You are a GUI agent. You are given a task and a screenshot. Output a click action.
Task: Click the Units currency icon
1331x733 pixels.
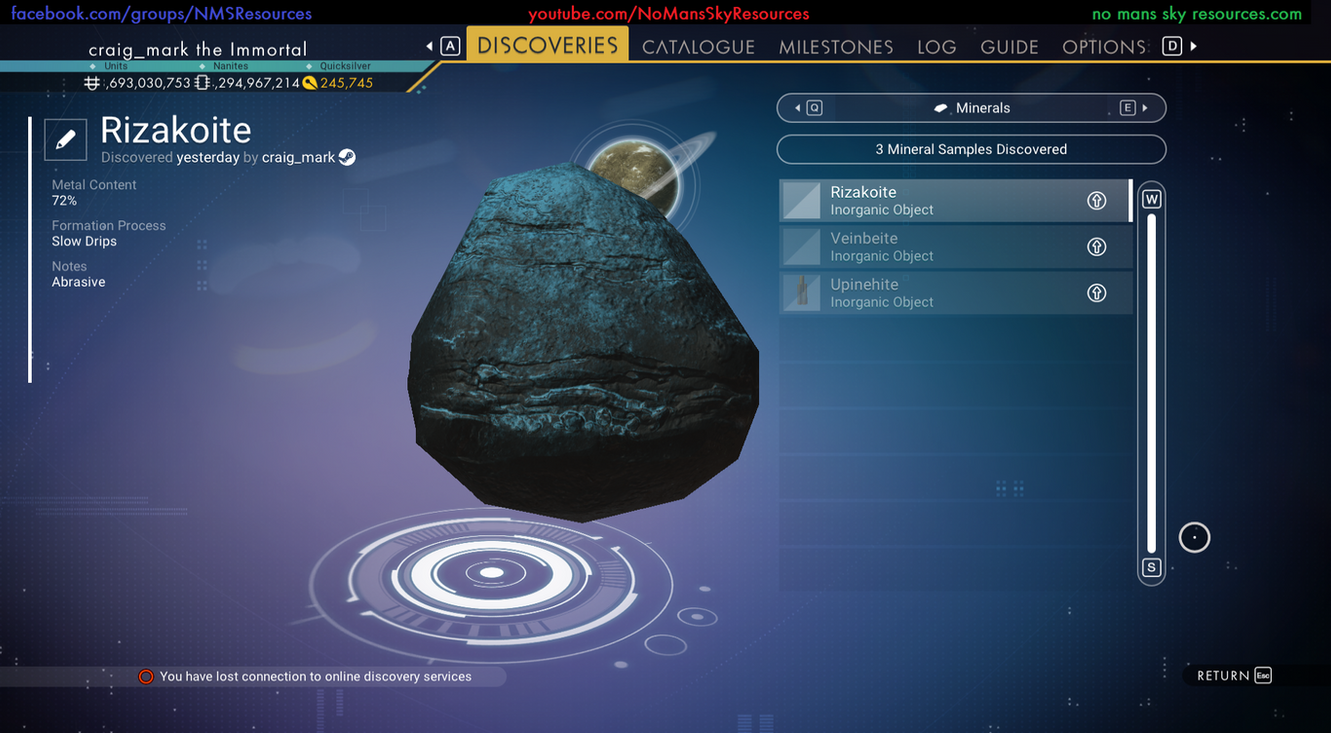[x=92, y=82]
